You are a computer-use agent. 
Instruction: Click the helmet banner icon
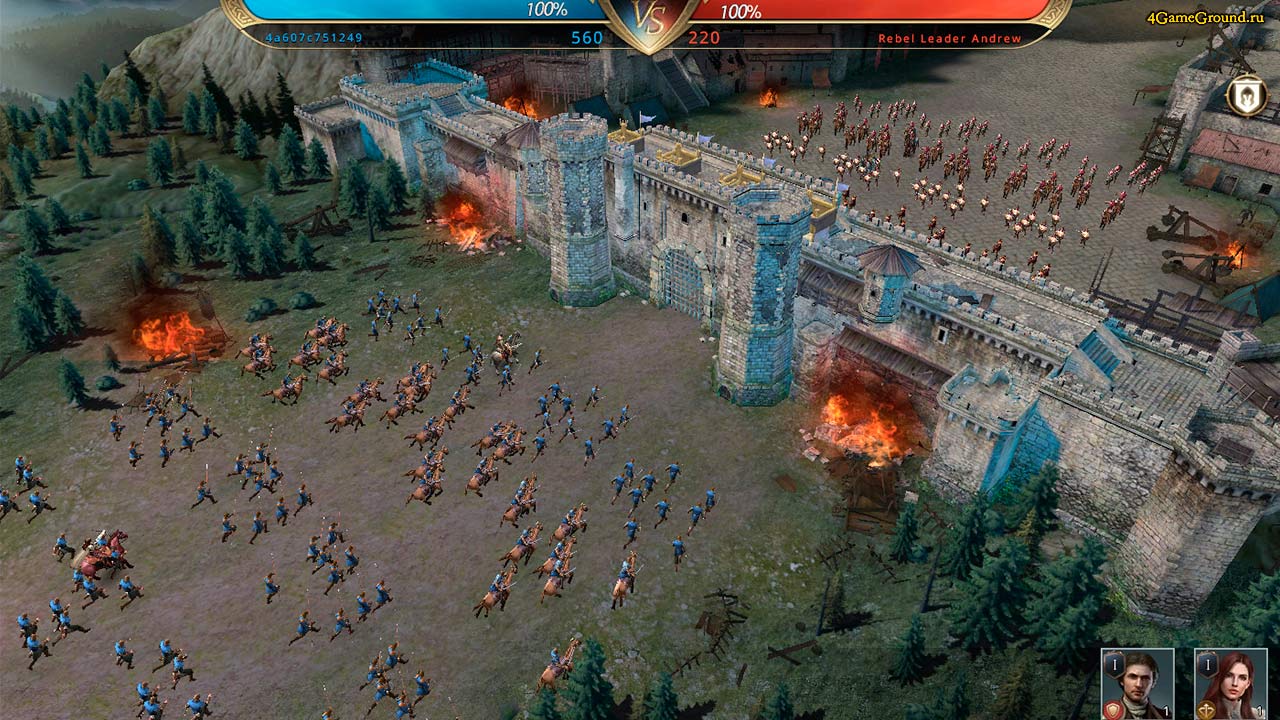click(x=1247, y=96)
